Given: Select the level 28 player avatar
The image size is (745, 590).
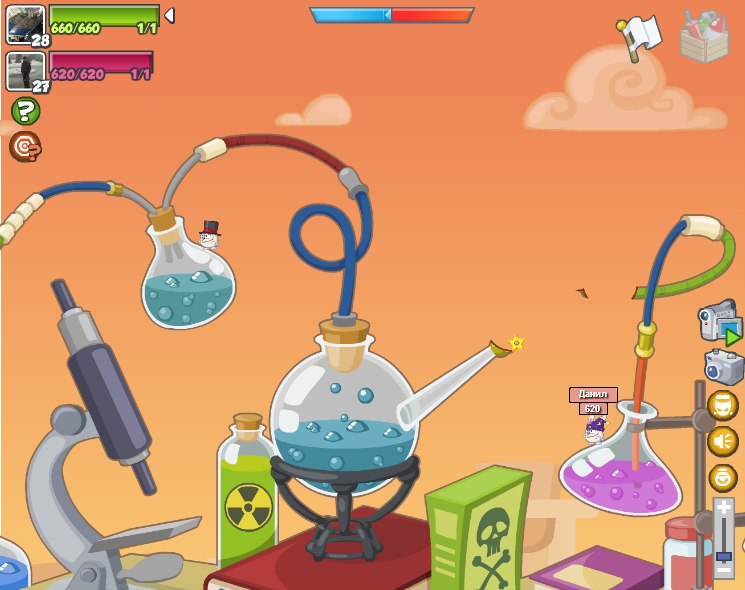Looking at the screenshot, I should pyautogui.click(x=24, y=23).
